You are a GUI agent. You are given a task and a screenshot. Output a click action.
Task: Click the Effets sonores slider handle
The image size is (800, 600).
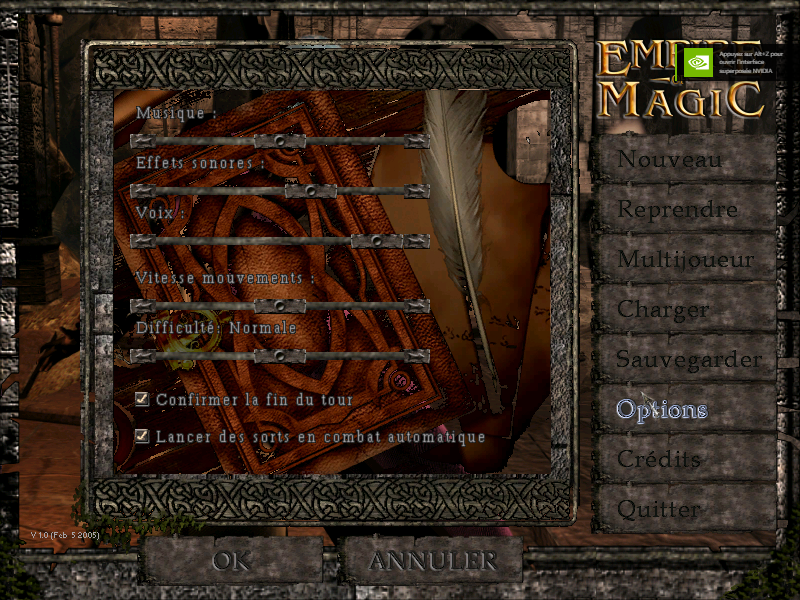pos(310,191)
